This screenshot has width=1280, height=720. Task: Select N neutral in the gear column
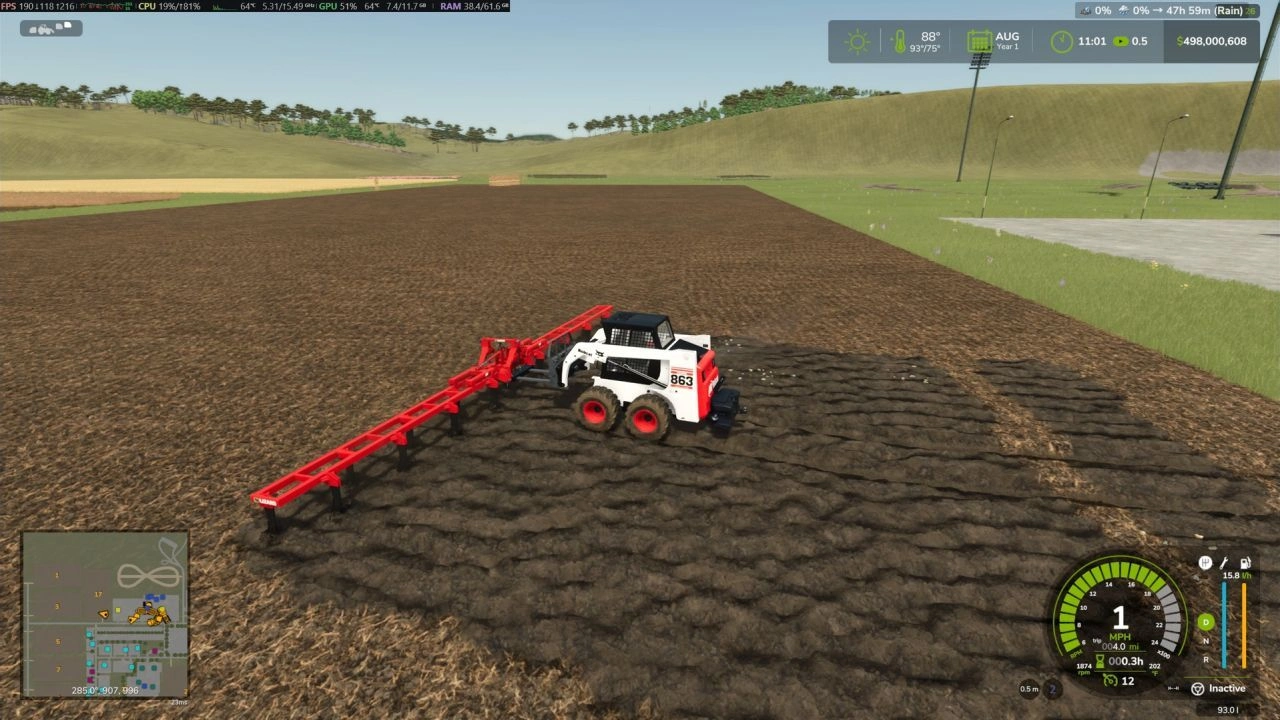[x=1206, y=640]
